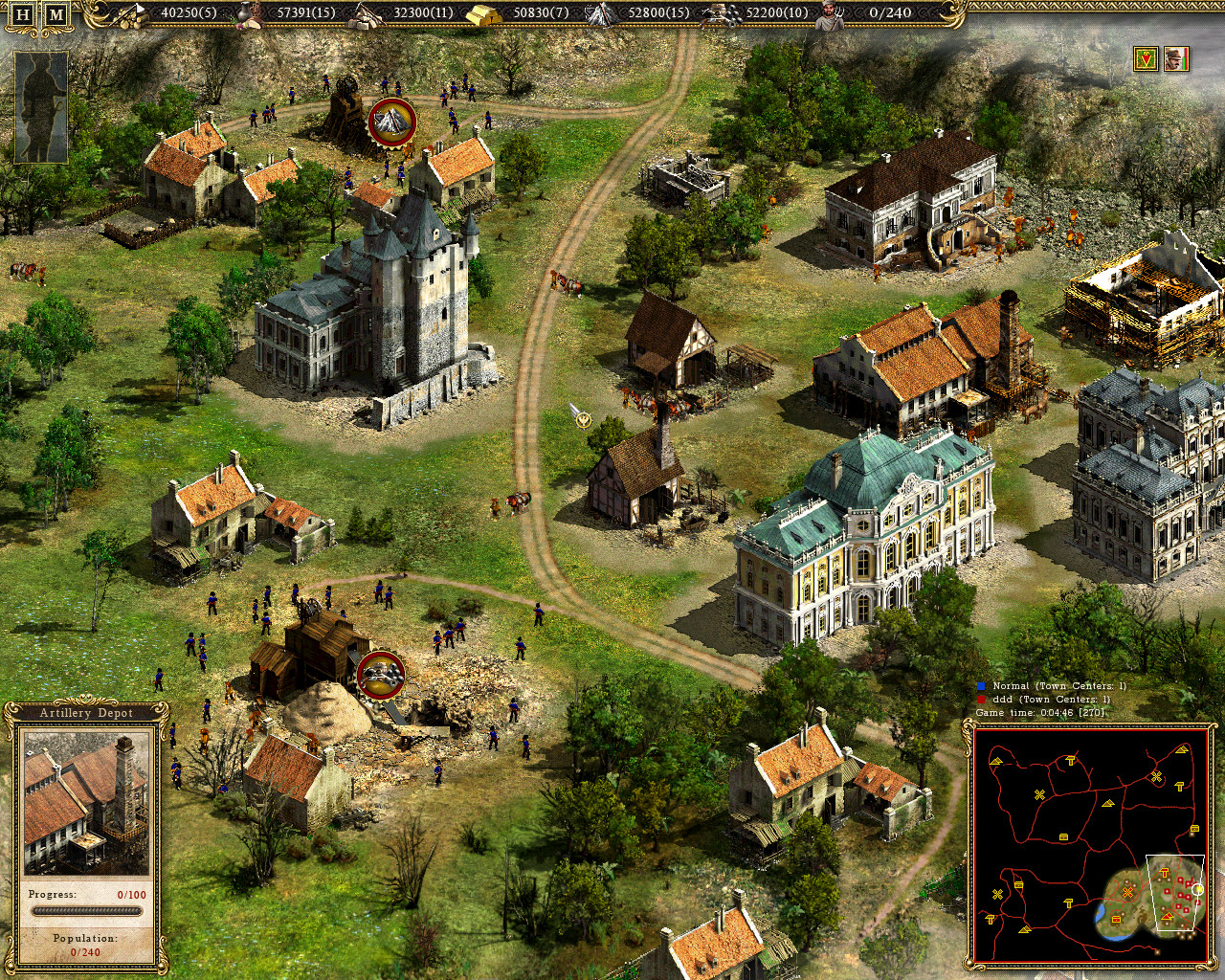Toggle the red square beside the ddd player
Viewport: 1225px width, 980px height.
tap(981, 700)
